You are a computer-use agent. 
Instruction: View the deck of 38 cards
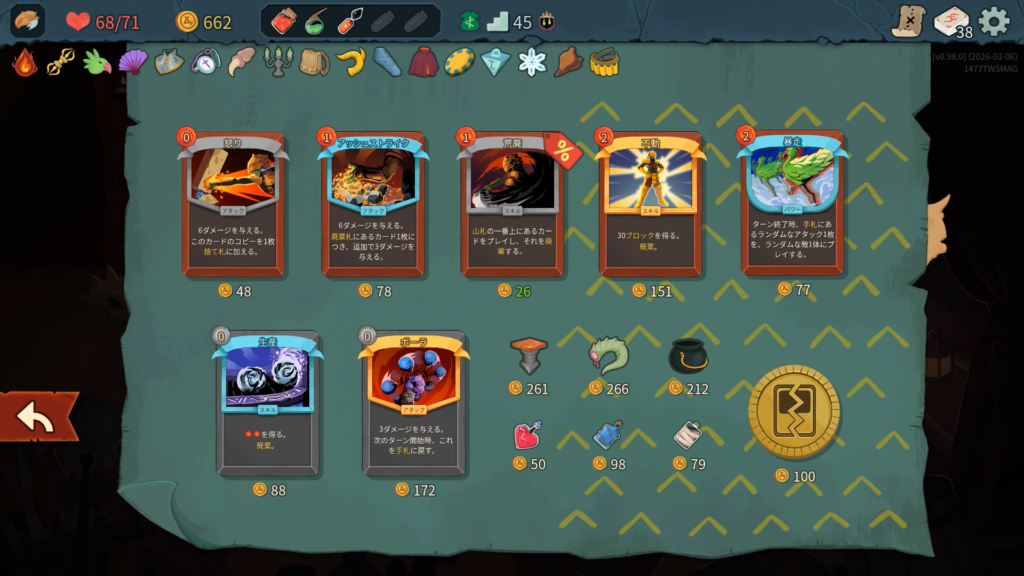(x=952, y=21)
